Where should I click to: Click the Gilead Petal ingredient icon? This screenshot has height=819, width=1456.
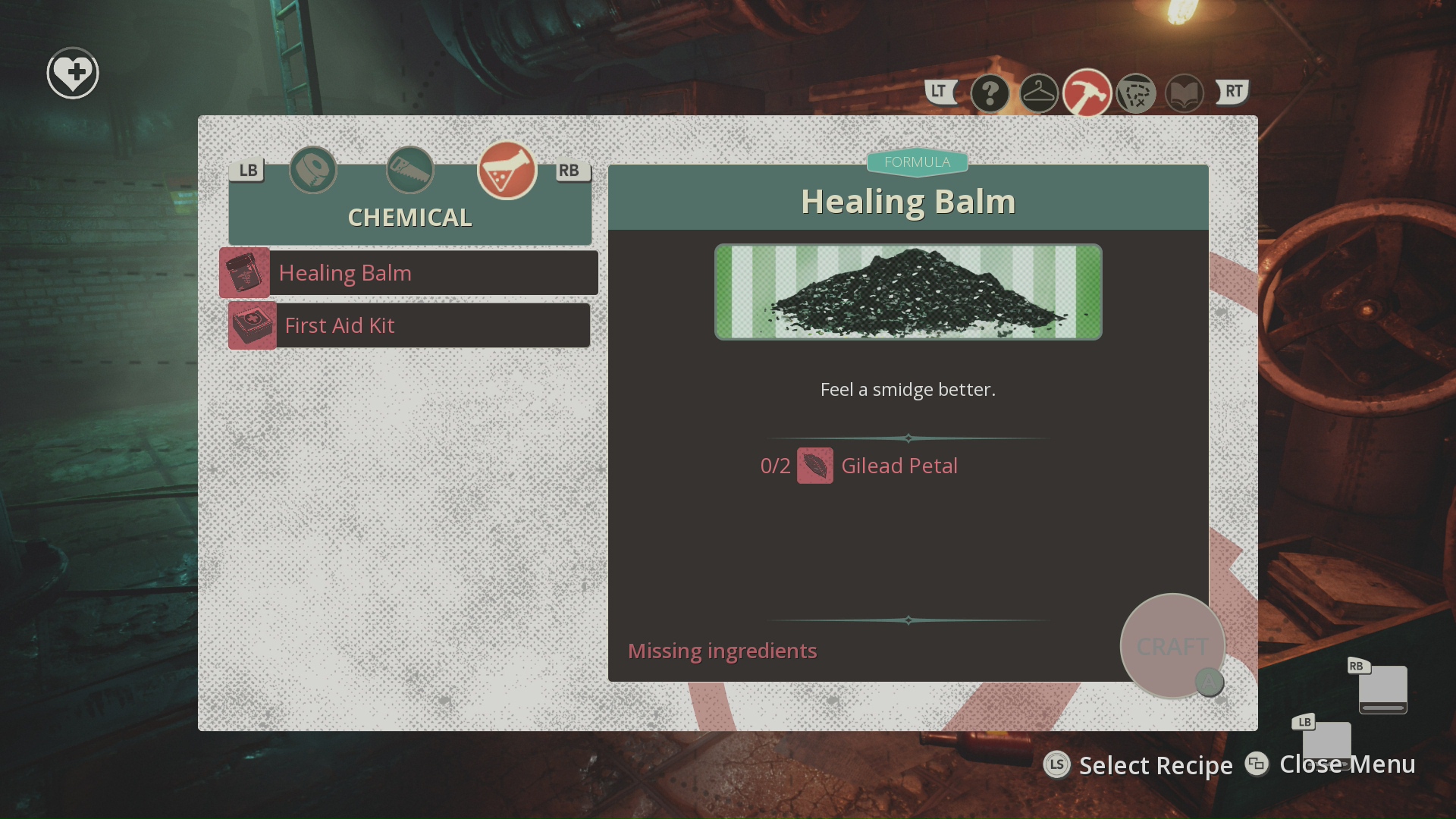815,466
